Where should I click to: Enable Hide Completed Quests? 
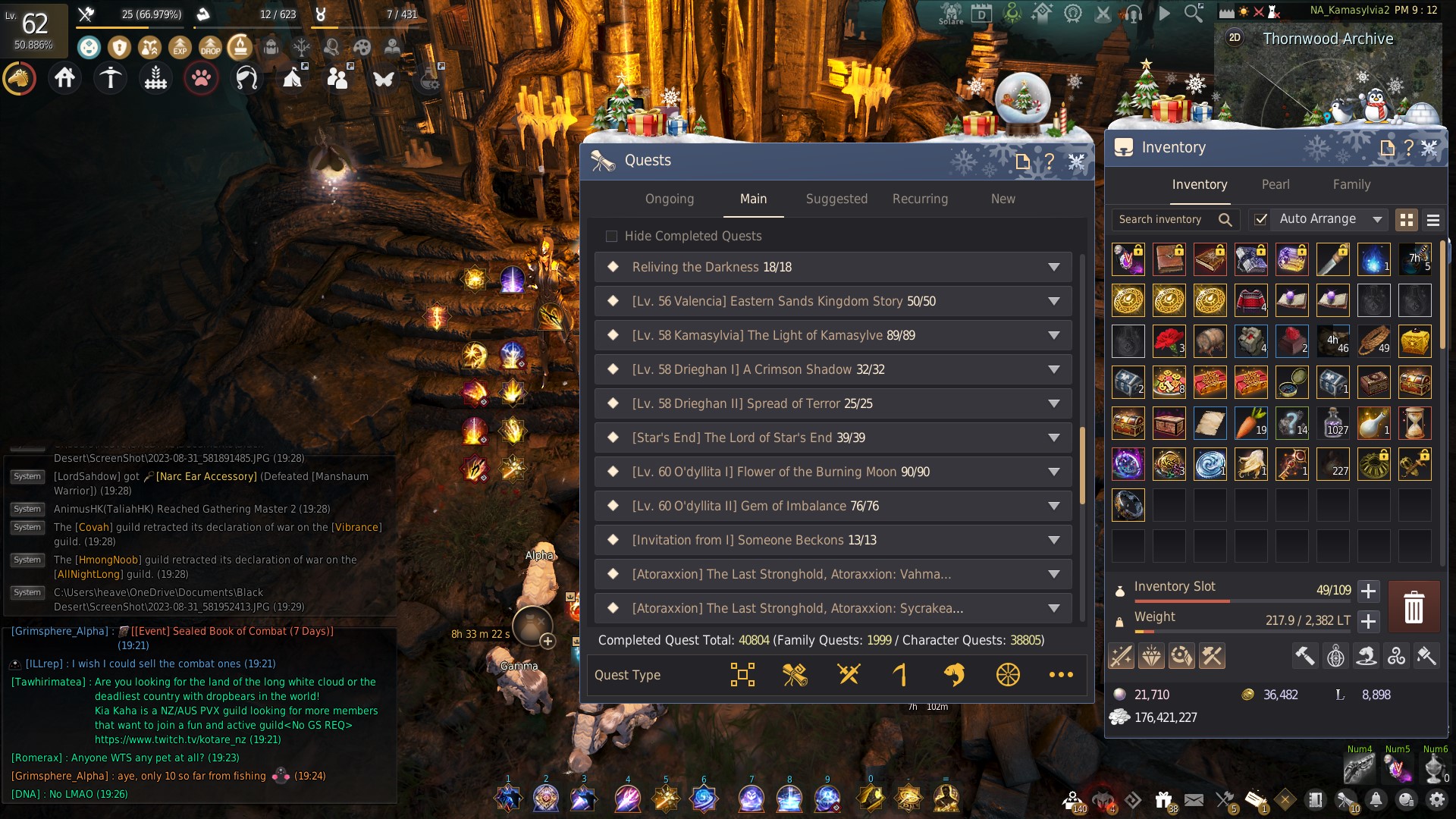(612, 236)
